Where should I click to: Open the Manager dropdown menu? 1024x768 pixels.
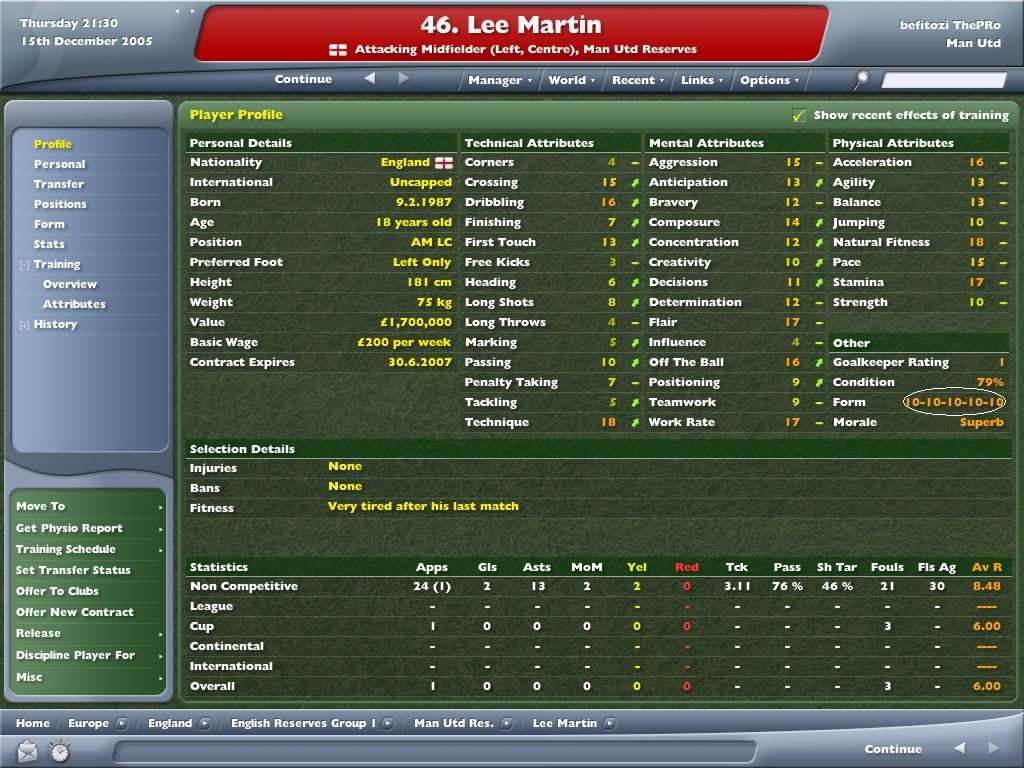pyautogui.click(x=500, y=80)
